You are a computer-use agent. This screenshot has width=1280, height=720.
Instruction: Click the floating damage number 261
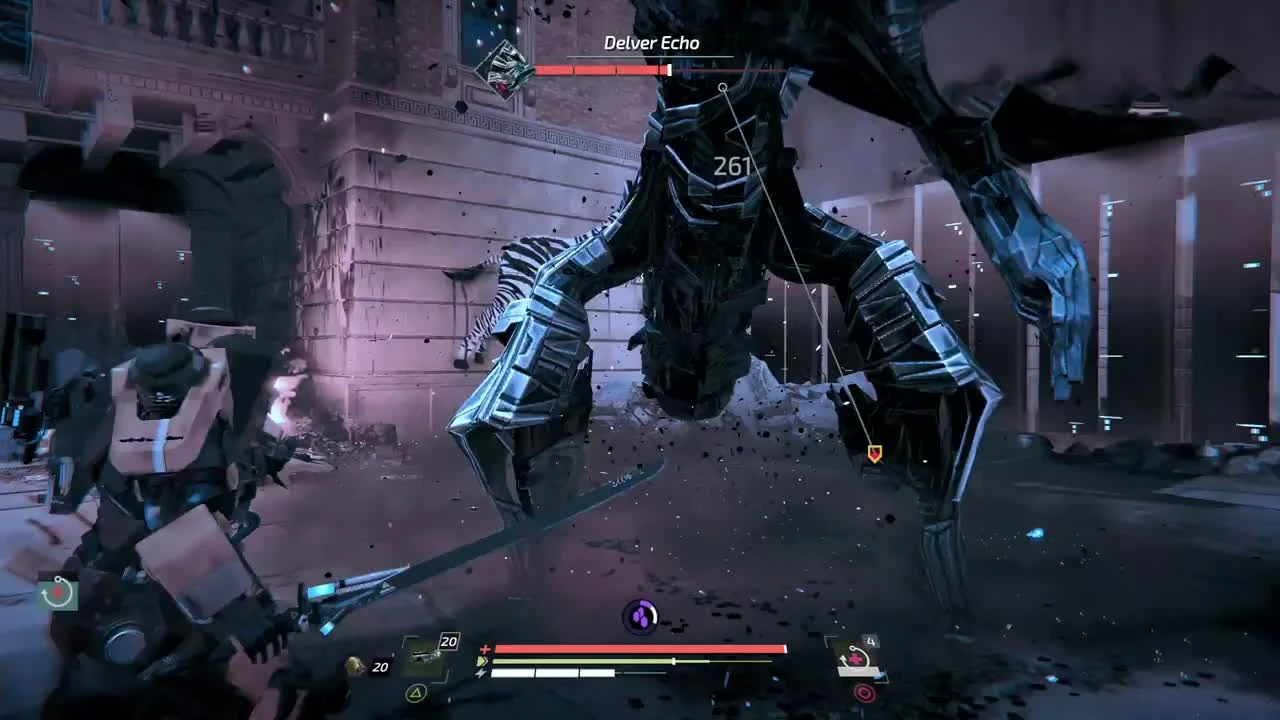733,166
